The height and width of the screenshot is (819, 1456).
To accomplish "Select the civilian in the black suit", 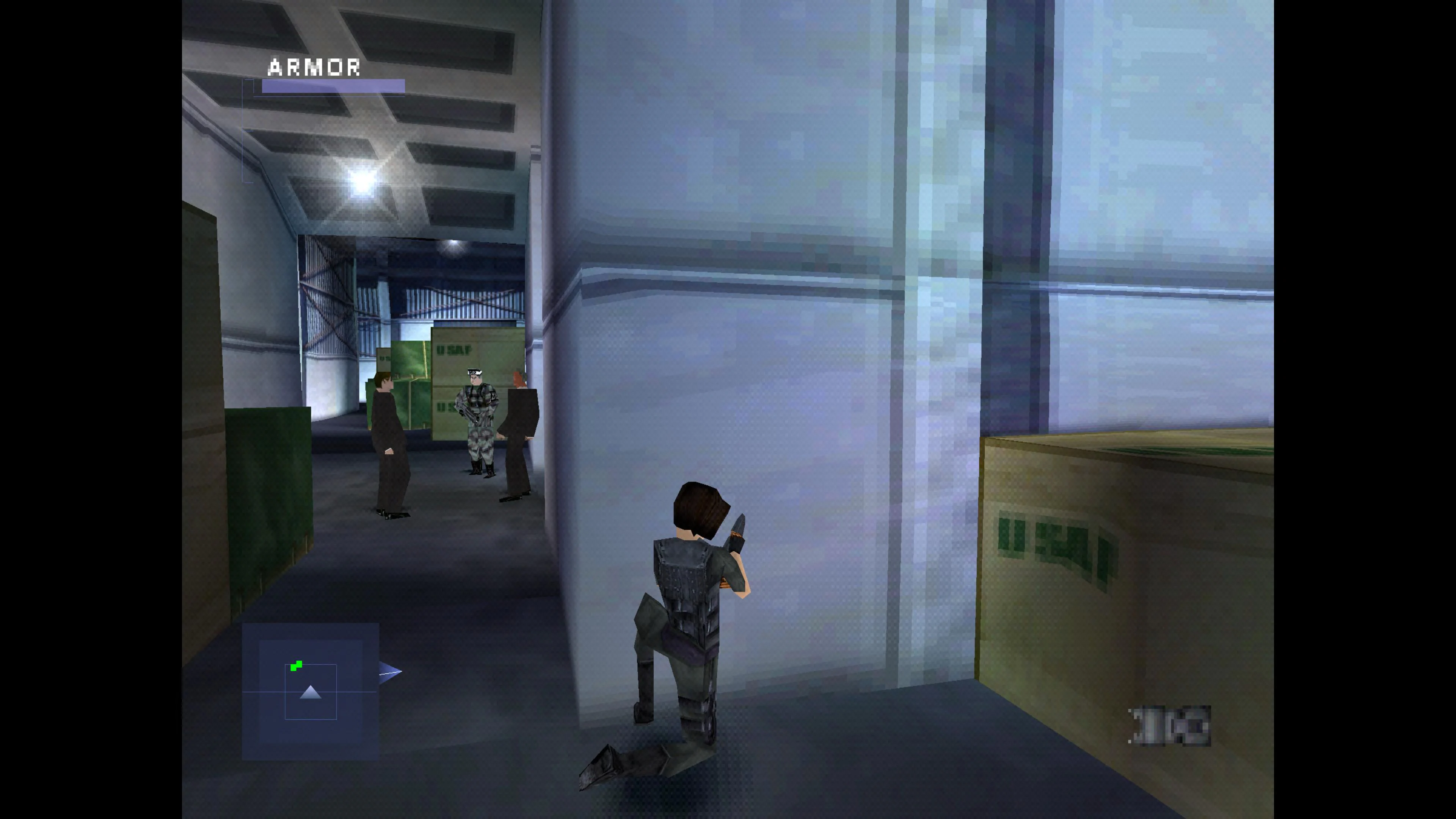I will coord(389,441).
